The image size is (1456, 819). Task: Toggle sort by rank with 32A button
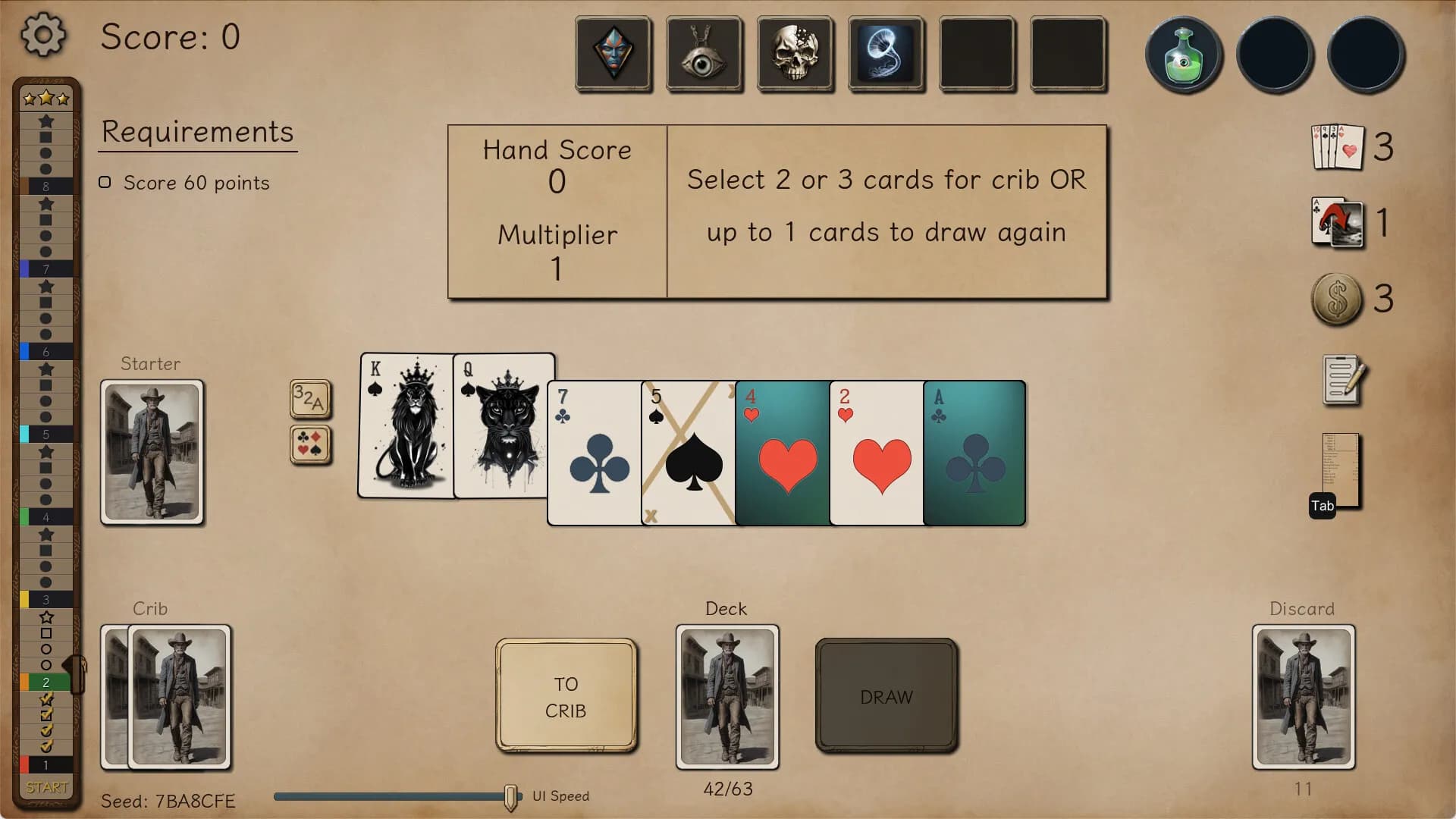(x=310, y=398)
